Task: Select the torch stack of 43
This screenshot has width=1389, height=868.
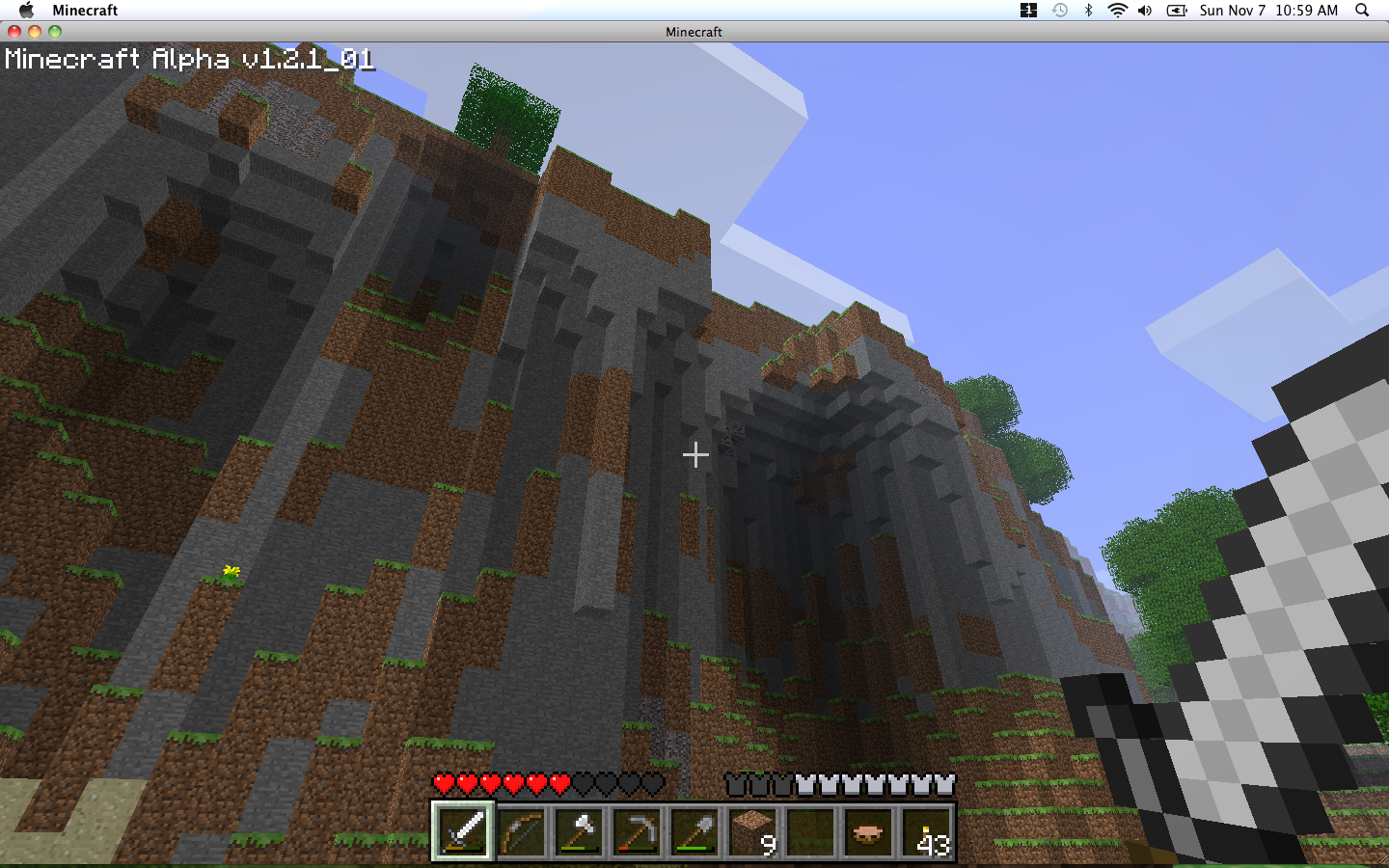Action: point(926,830)
